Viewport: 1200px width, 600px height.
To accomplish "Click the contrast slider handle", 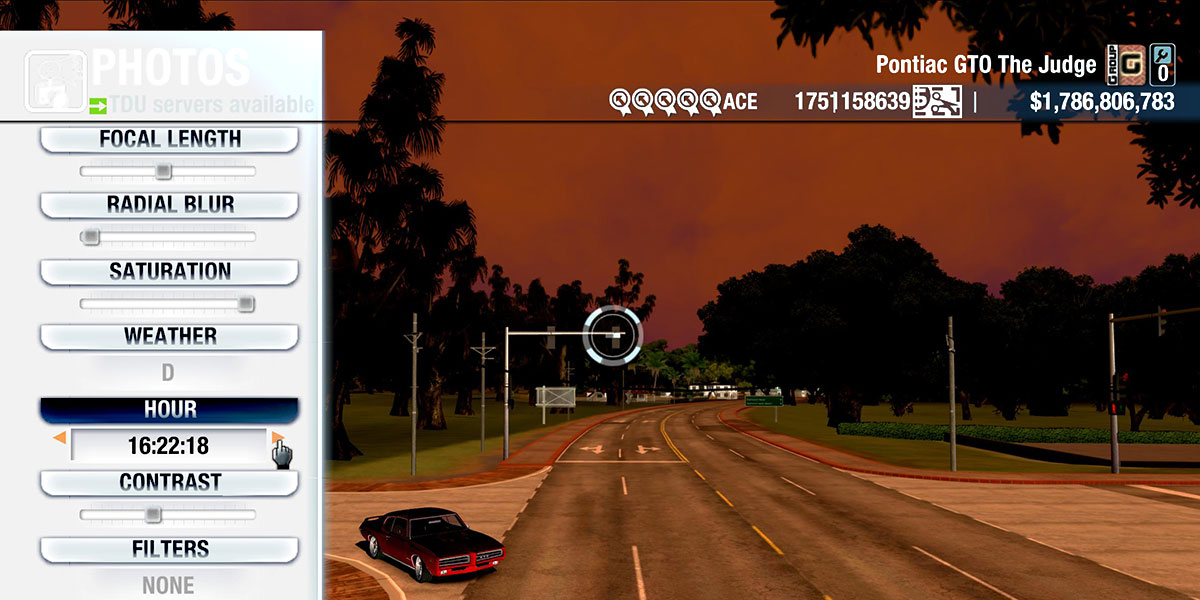I will click(152, 515).
